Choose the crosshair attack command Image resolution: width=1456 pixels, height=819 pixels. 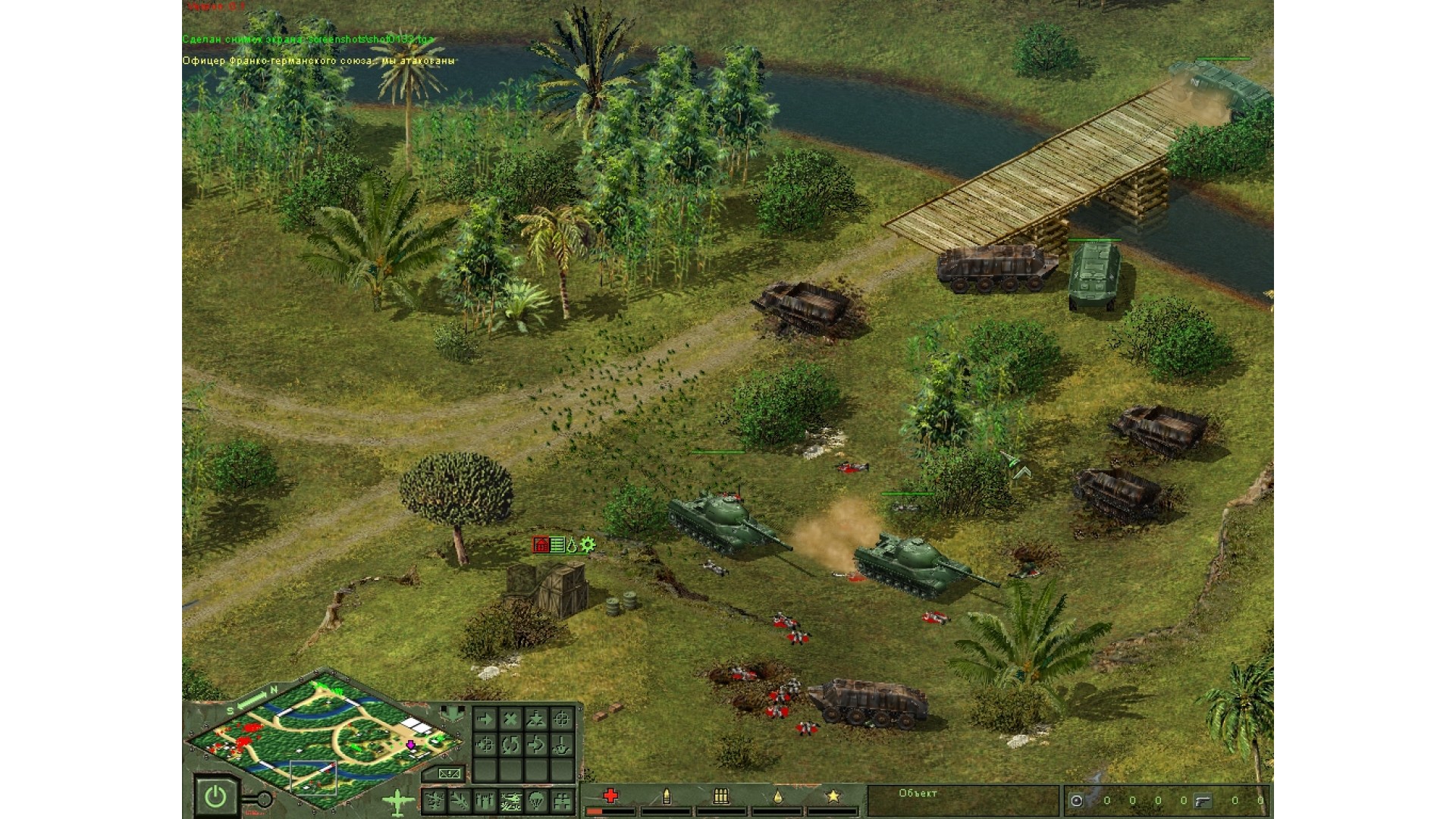[x=561, y=719]
